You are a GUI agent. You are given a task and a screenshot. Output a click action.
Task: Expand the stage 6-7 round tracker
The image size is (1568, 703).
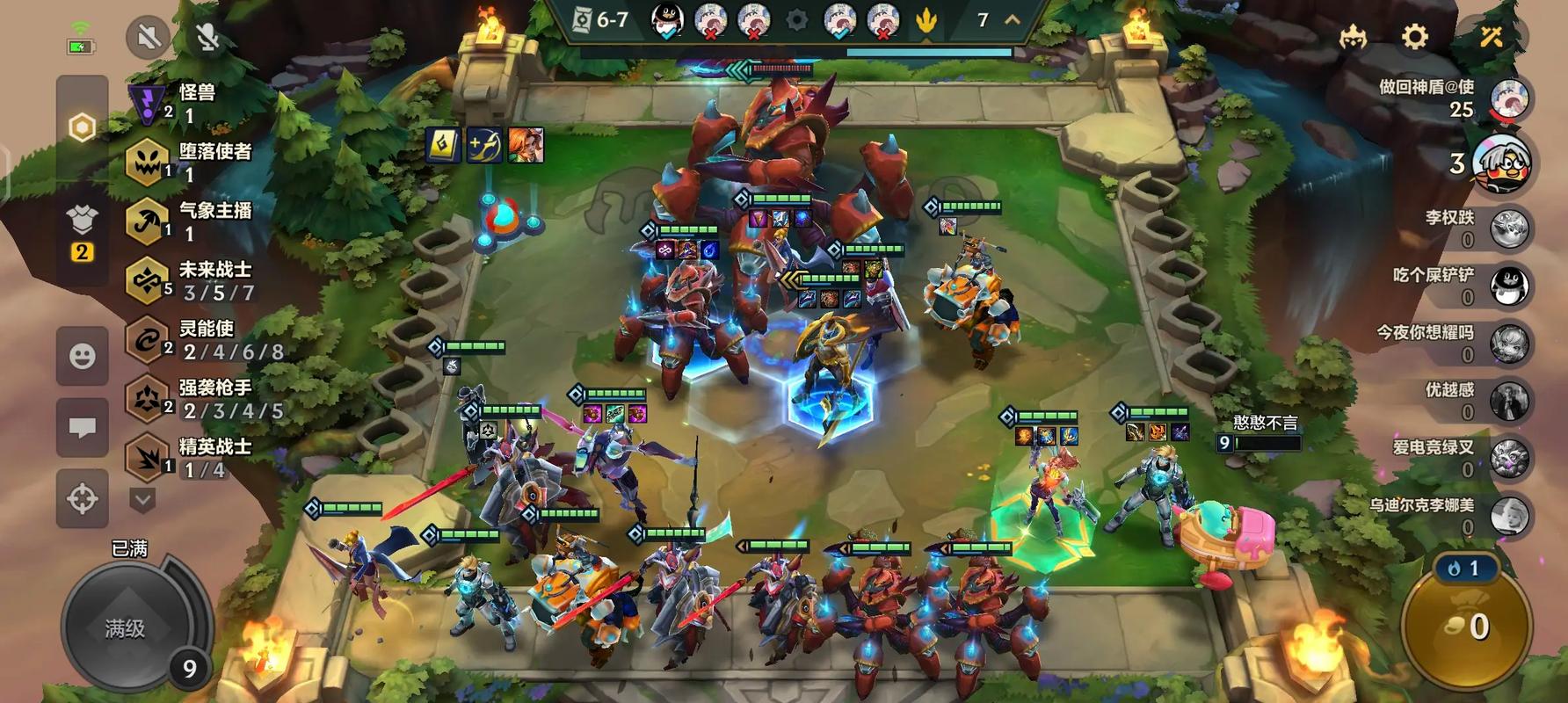(1013, 19)
